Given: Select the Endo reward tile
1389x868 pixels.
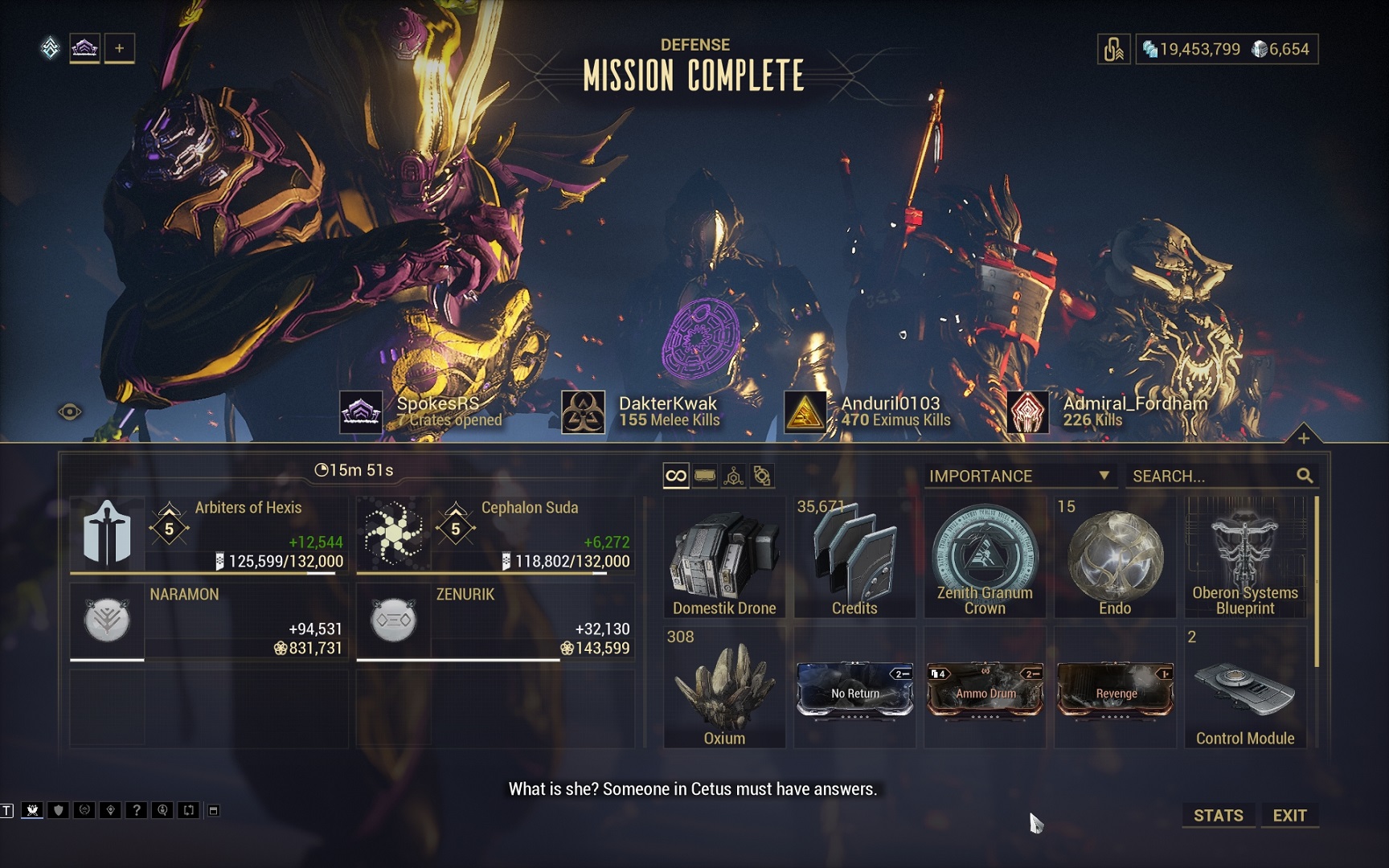Looking at the screenshot, I should pos(1115,558).
